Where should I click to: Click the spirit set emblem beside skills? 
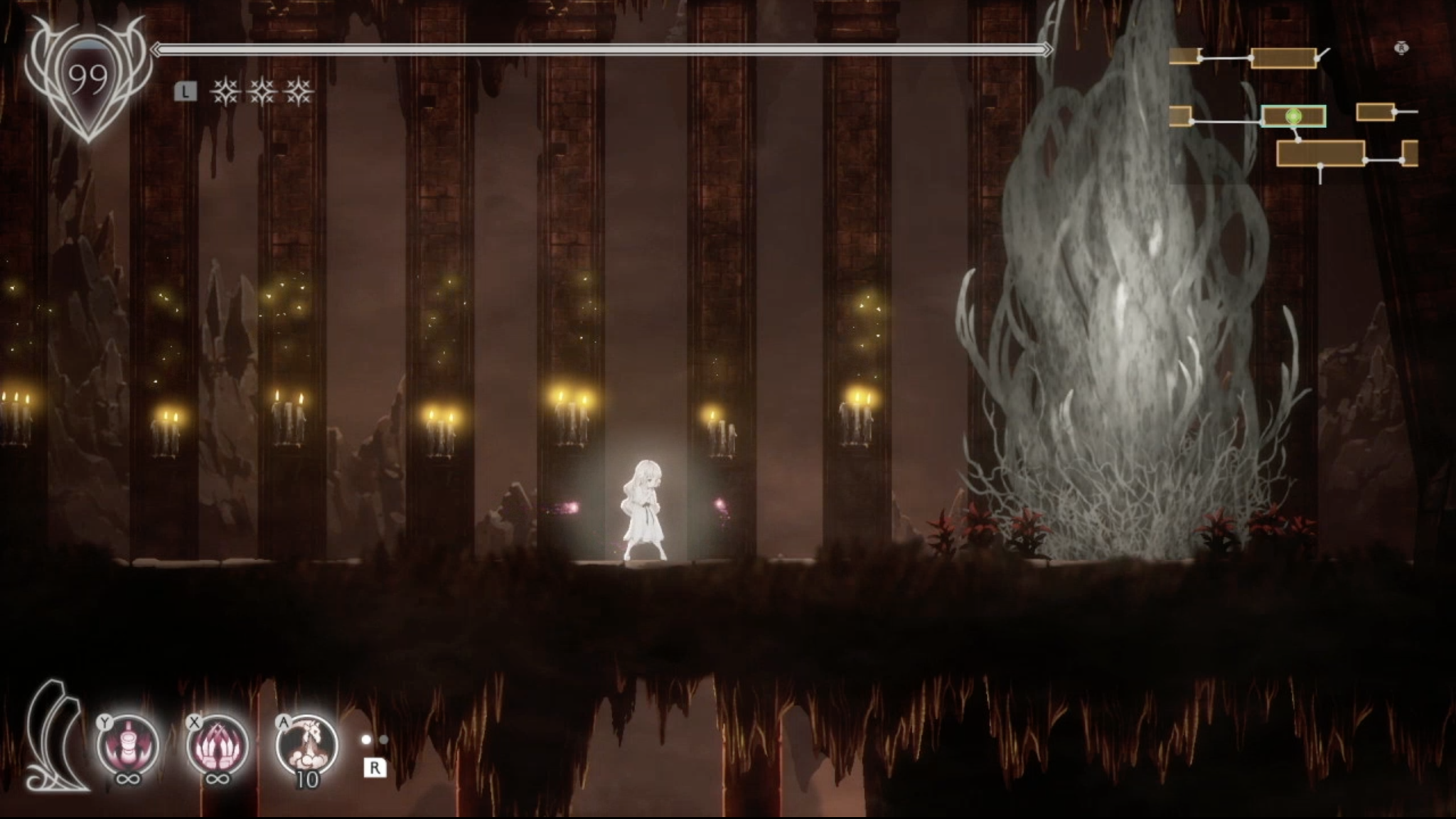(x=55, y=739)
